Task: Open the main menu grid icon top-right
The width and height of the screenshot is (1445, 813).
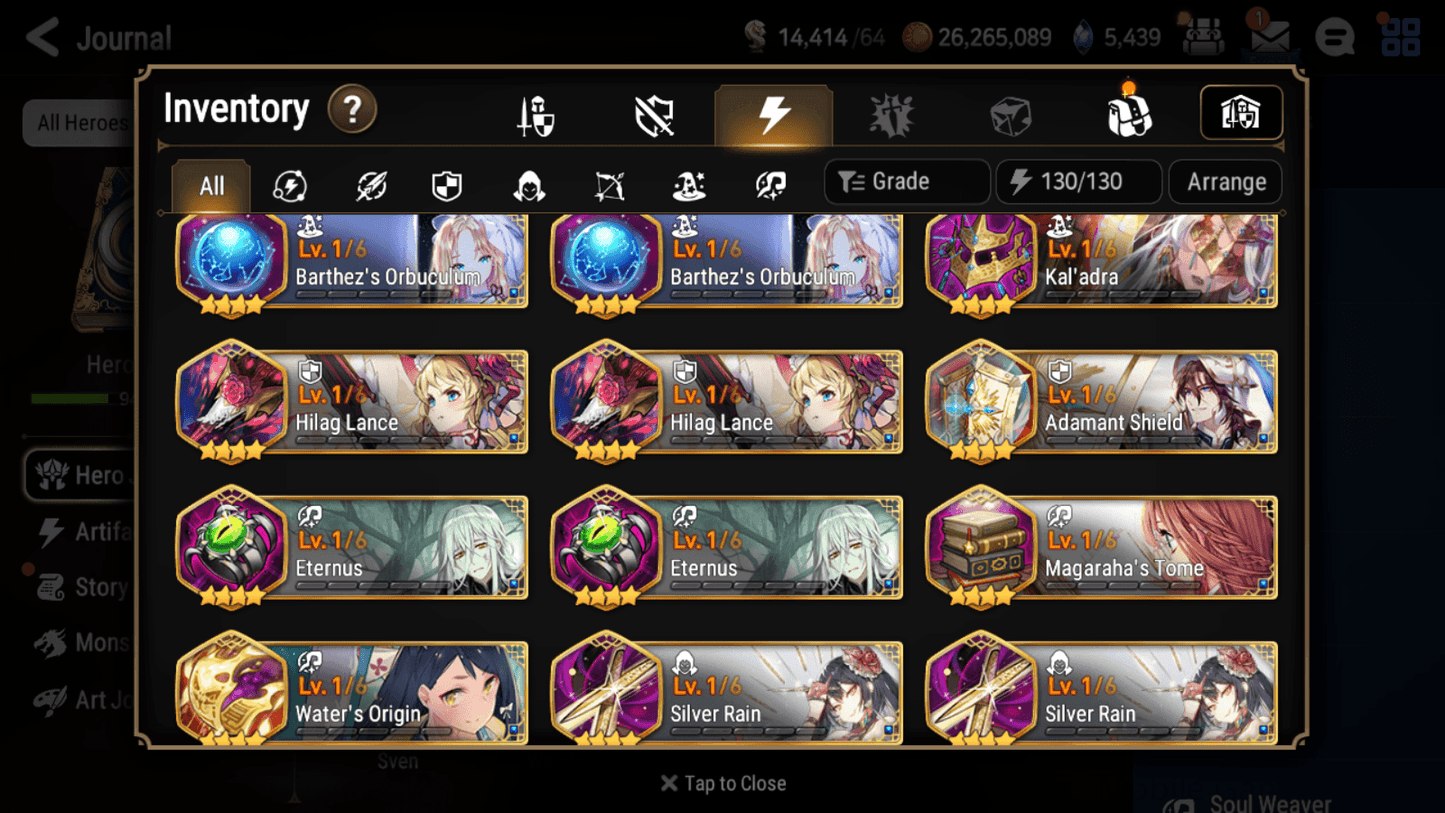Action: tap(1399, 37)
